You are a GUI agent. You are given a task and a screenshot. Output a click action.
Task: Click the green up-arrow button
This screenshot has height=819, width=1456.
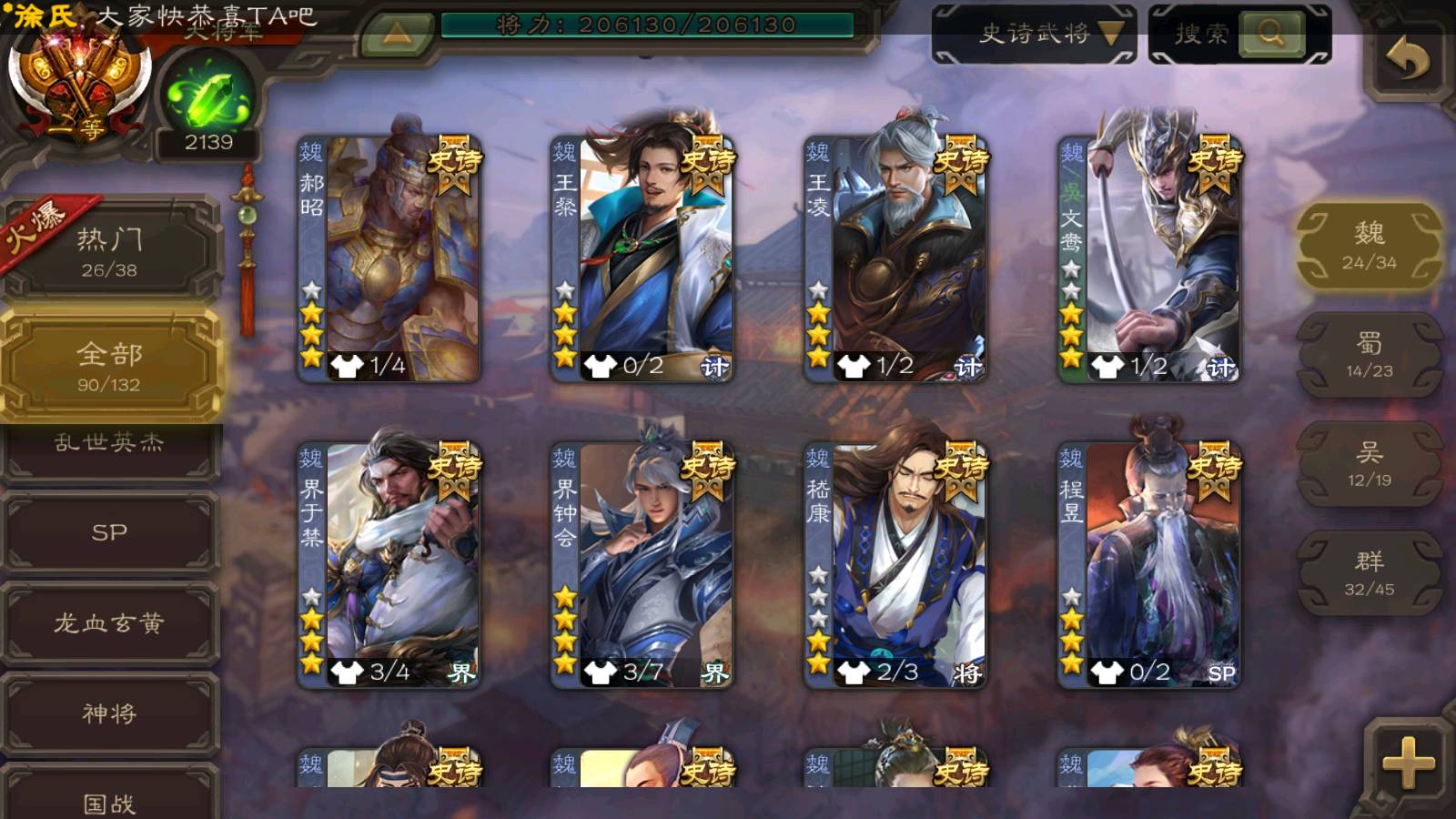[396, 35]
